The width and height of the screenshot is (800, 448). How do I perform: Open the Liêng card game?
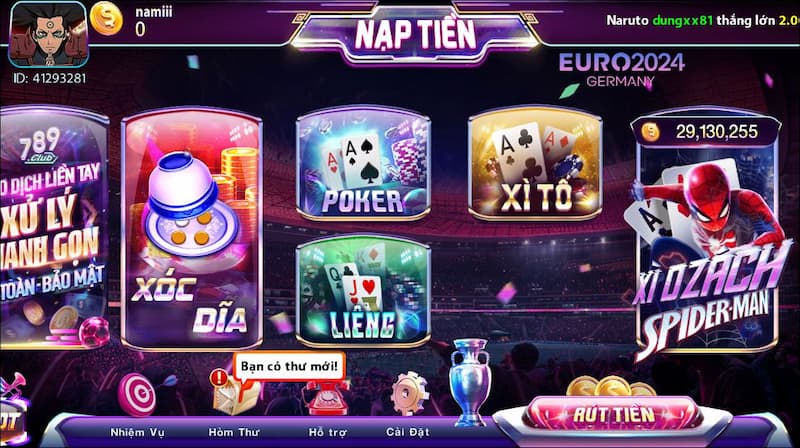(x=362, y=290)
